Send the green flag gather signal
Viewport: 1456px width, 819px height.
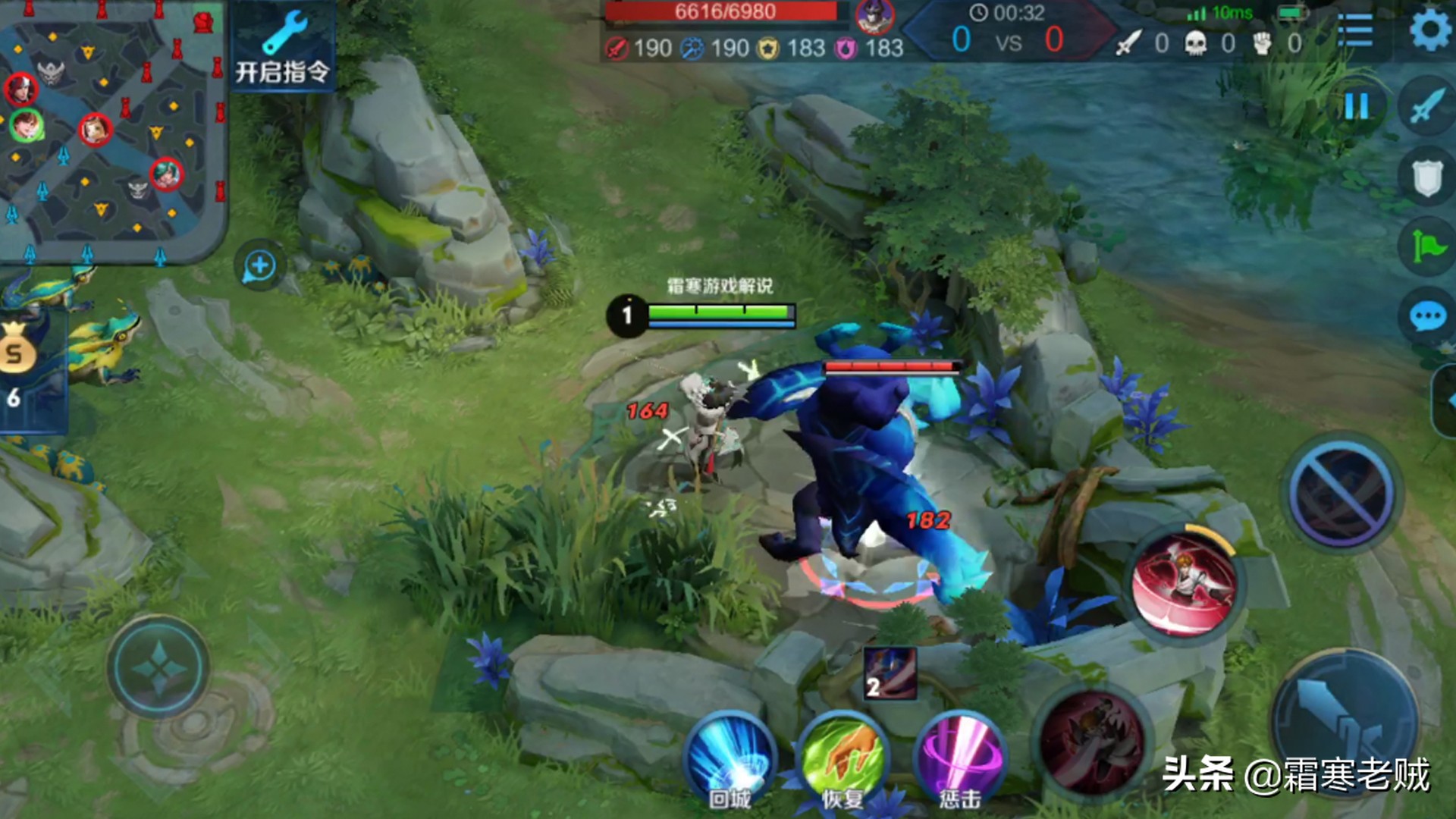pos(1427,246)
